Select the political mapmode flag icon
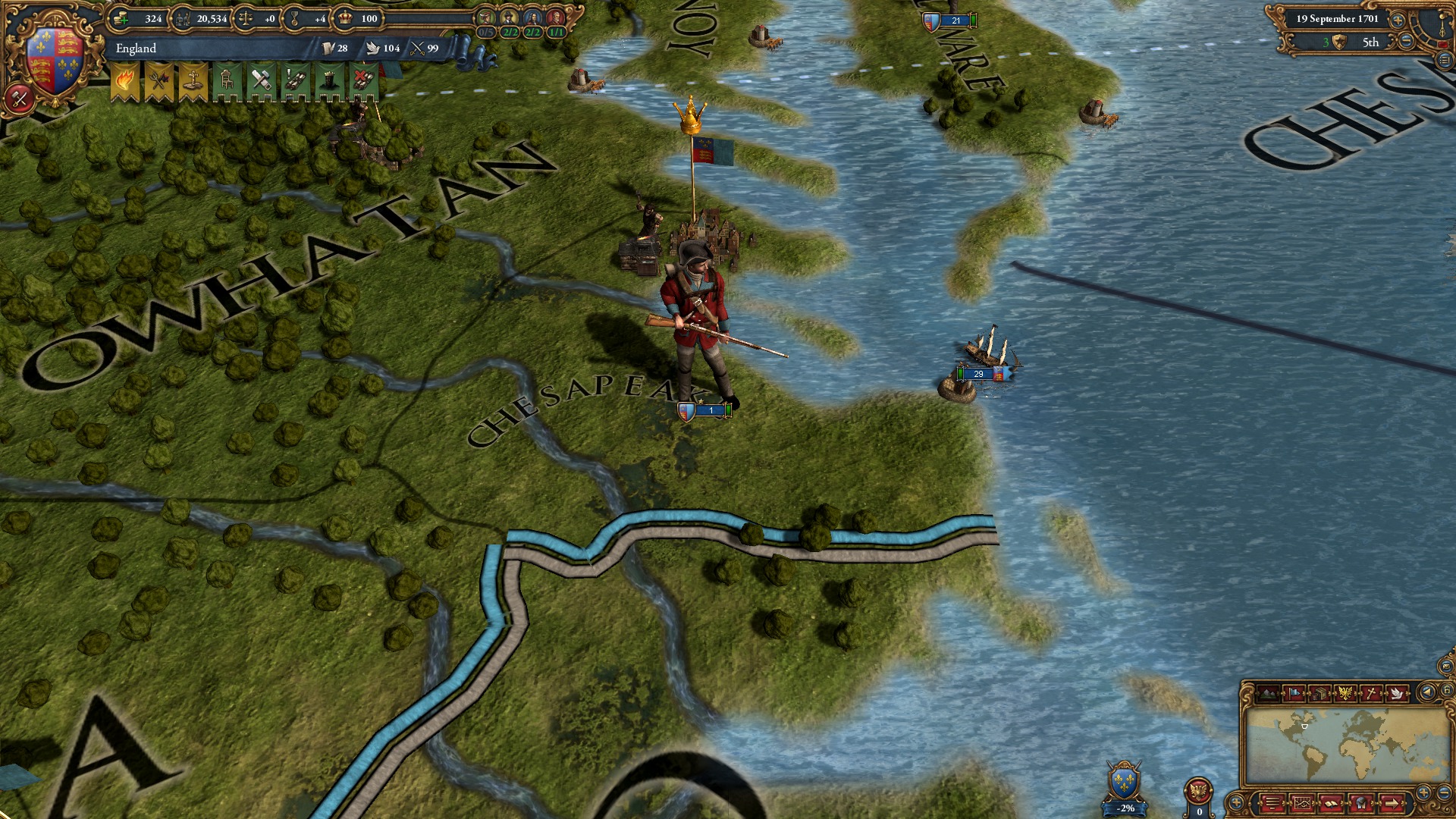This screenshot has width=1456, height=819. [1294, 693]
